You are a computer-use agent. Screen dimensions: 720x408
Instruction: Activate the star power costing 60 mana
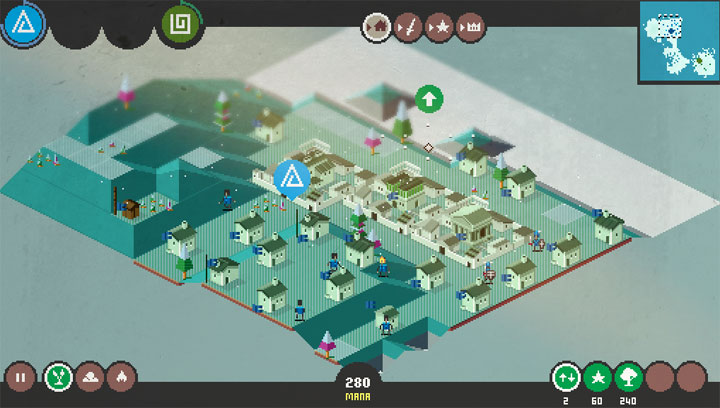pyautogui.click(x=598, y=377)
